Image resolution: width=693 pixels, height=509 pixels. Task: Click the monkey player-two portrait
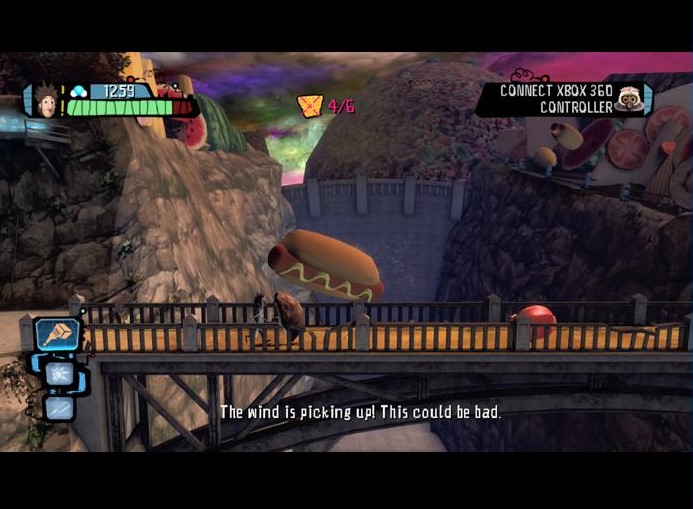click(x=629, y=98)
